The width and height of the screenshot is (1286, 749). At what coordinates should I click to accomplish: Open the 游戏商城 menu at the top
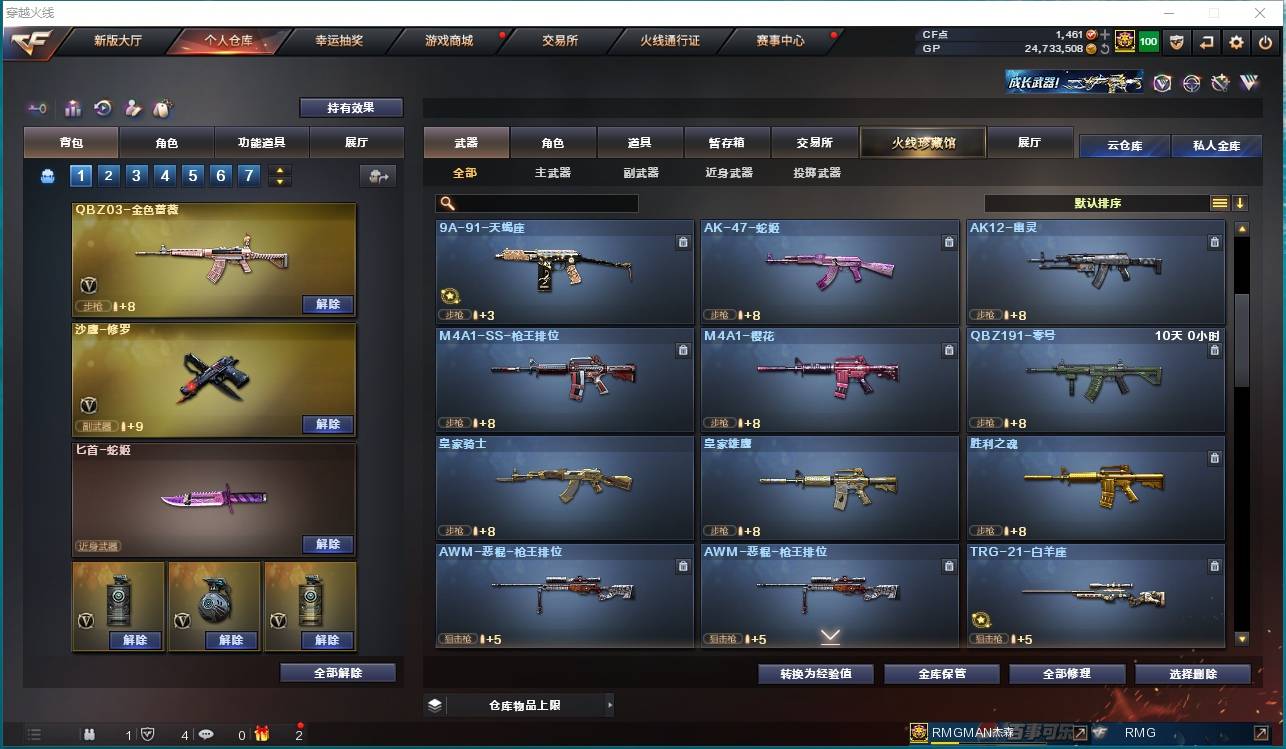click(x=448, y=42)
